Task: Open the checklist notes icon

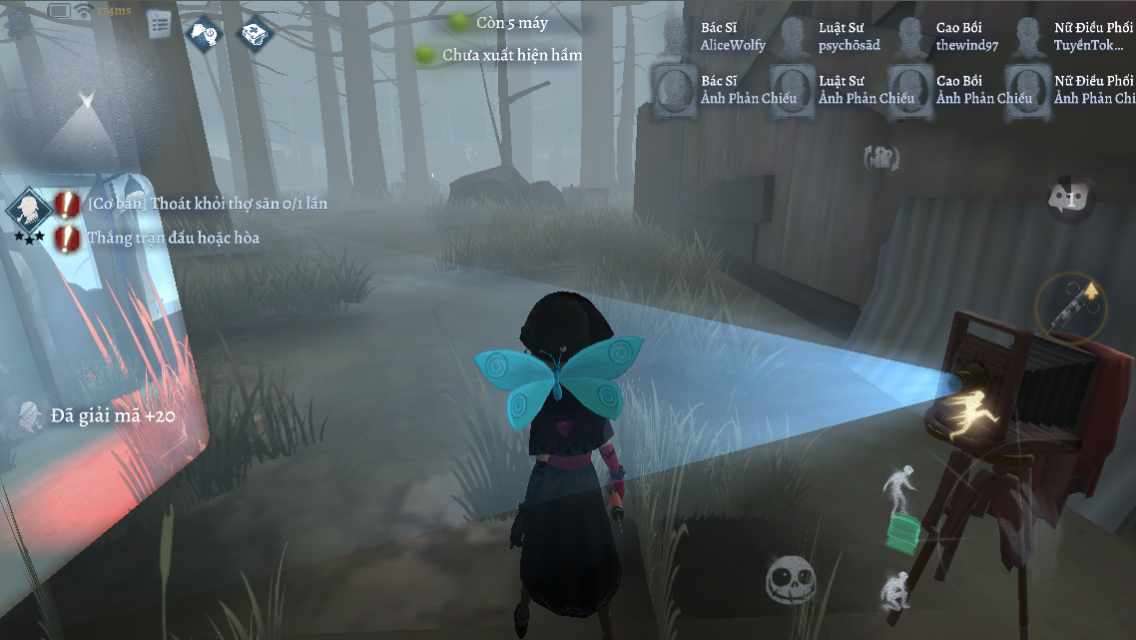Action: pyautogui.click(x=160, y=25)
